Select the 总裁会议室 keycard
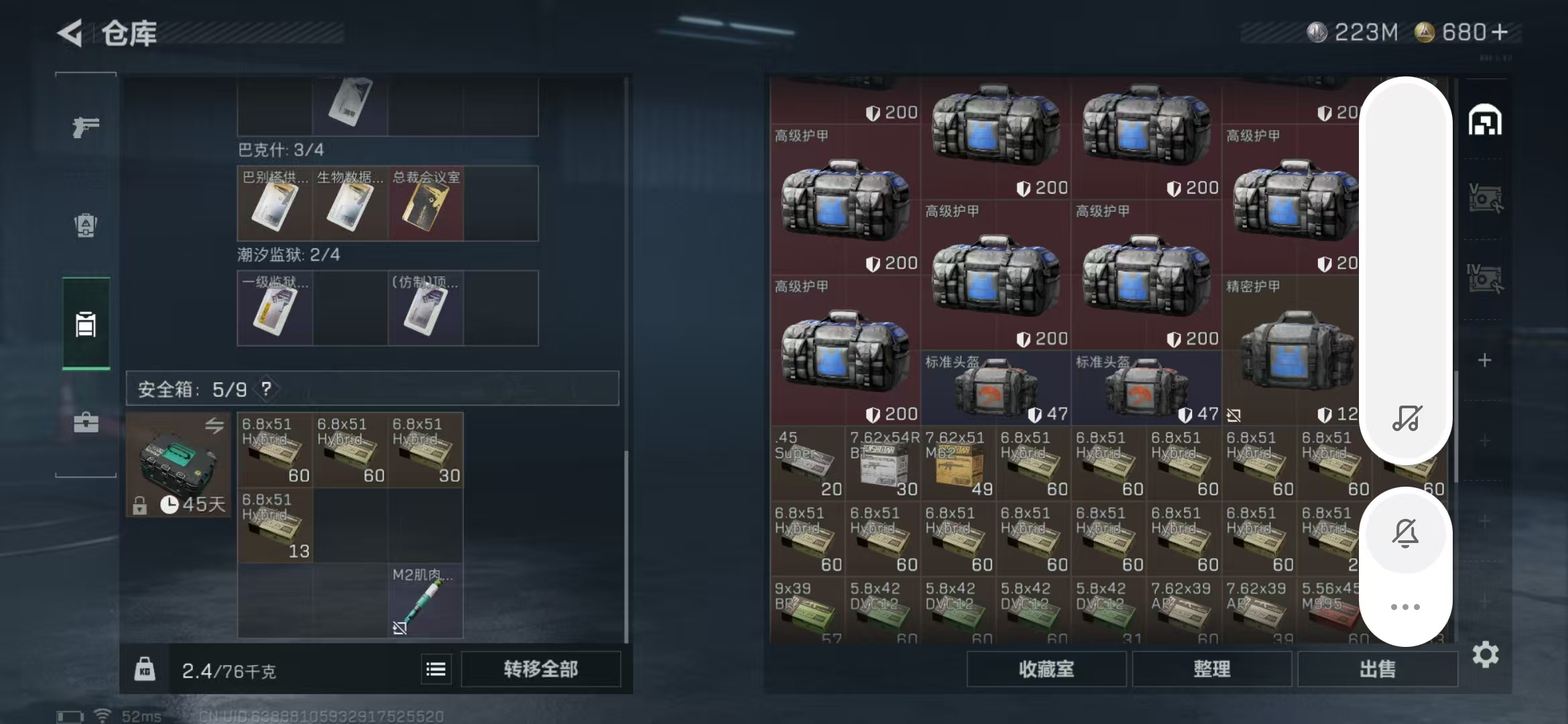This screenshot has width=1568, height=724. (426, 204)
